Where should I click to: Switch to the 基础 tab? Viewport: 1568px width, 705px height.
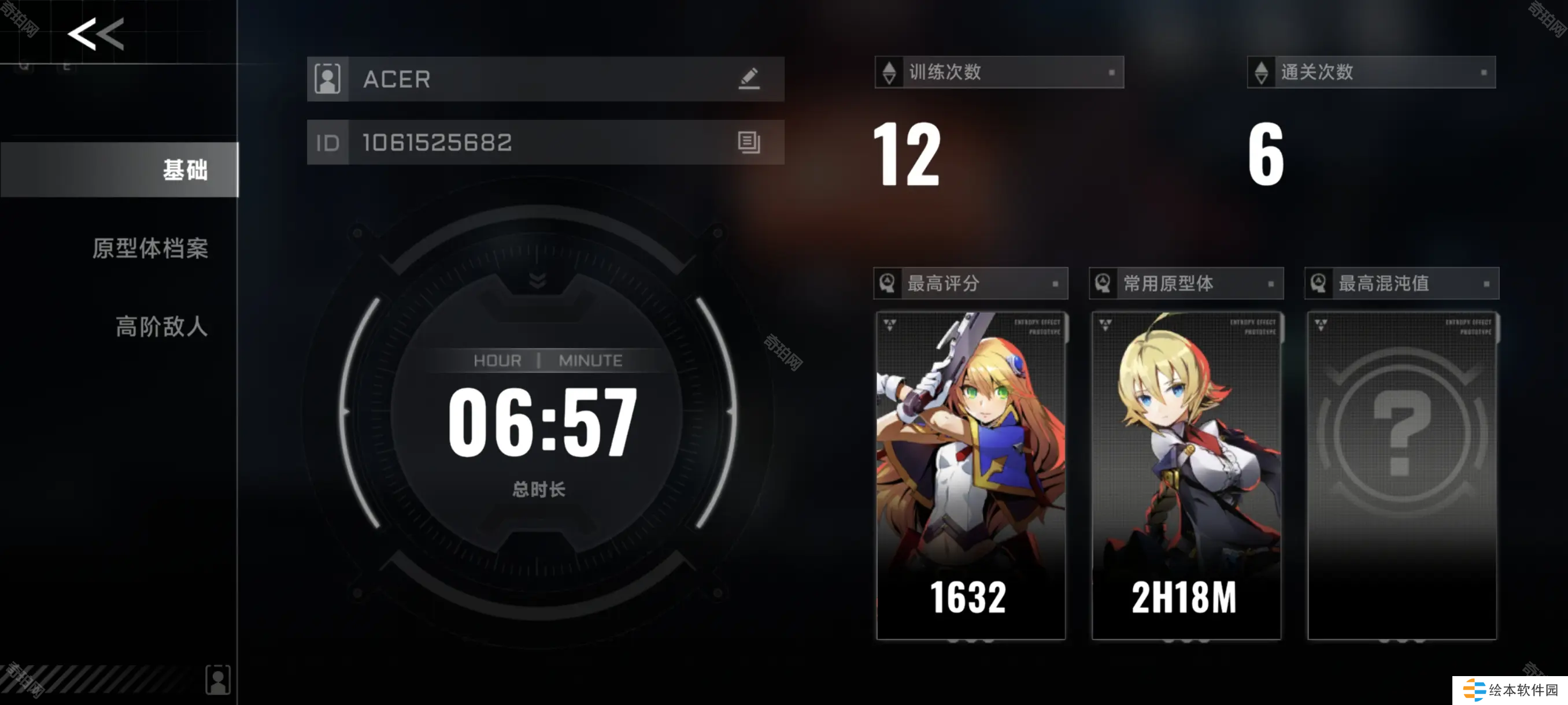(x=120, y=170)
